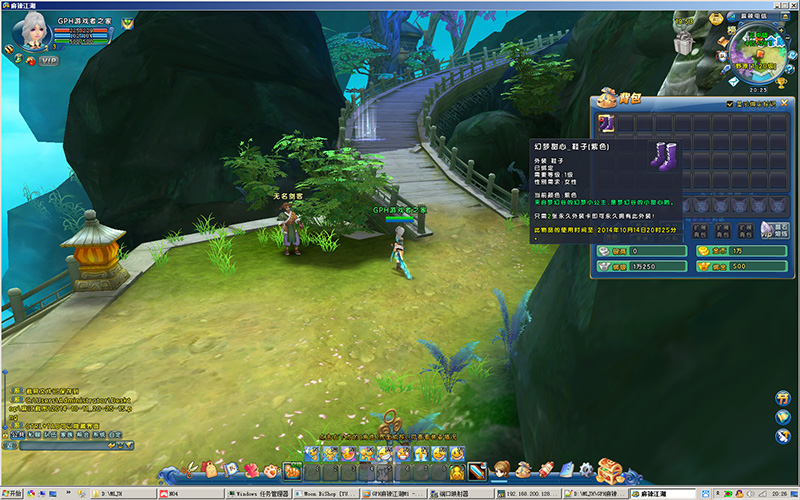Use the claw skill in the first hotbar slot

[x=292, y=470]
